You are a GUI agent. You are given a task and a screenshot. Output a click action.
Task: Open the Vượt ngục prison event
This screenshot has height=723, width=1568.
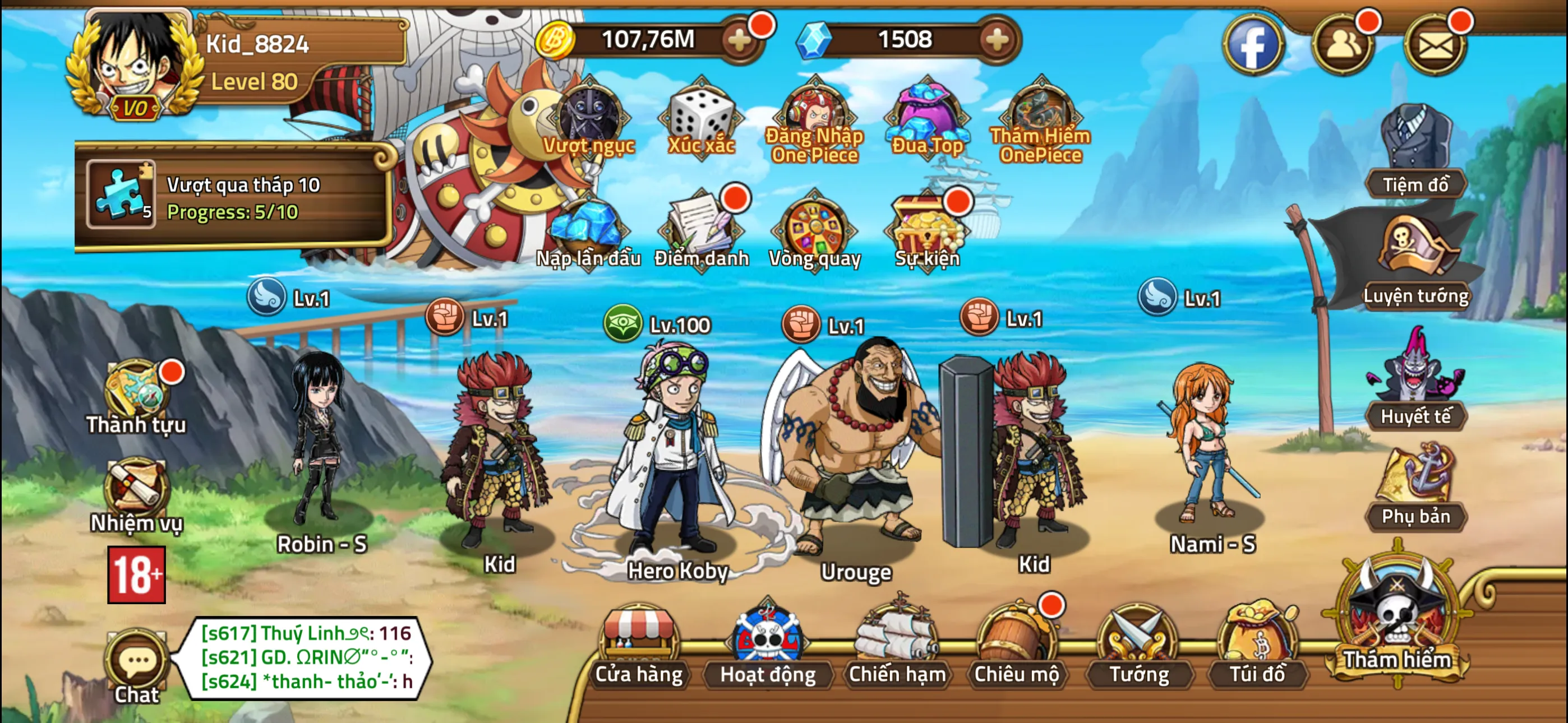(589, 117)
